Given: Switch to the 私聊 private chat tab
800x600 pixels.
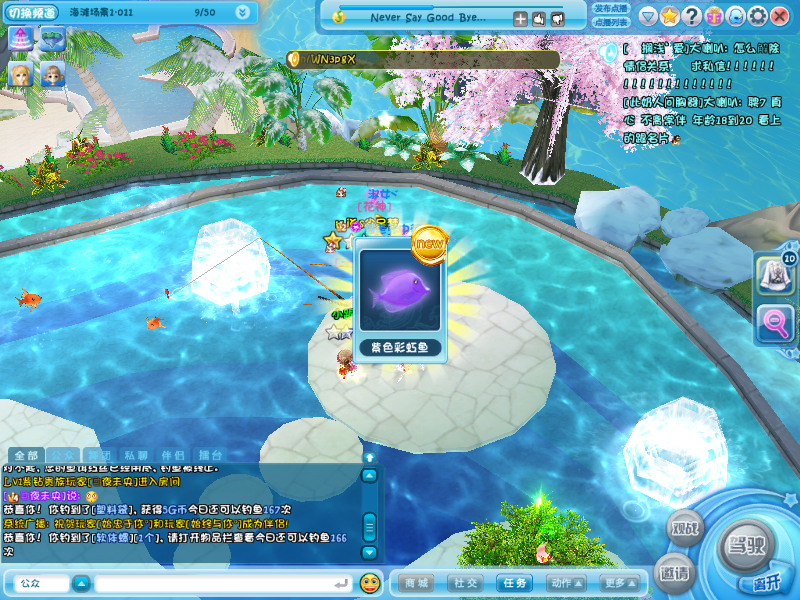Looking at the screenshot, I should [x=138, y=455].
